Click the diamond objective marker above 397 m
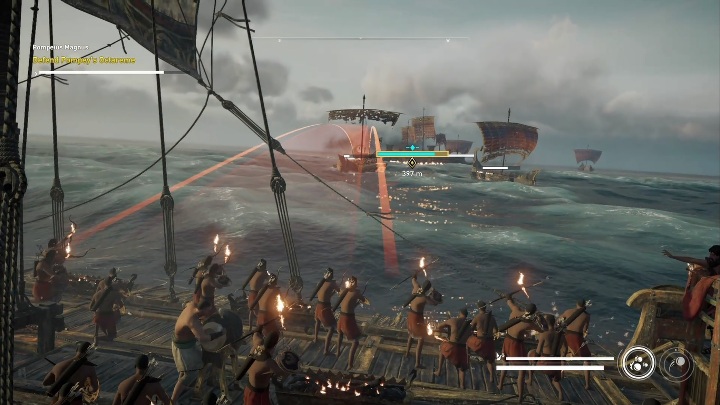This screenshot has height=405, width=720. tap(411, 163)
